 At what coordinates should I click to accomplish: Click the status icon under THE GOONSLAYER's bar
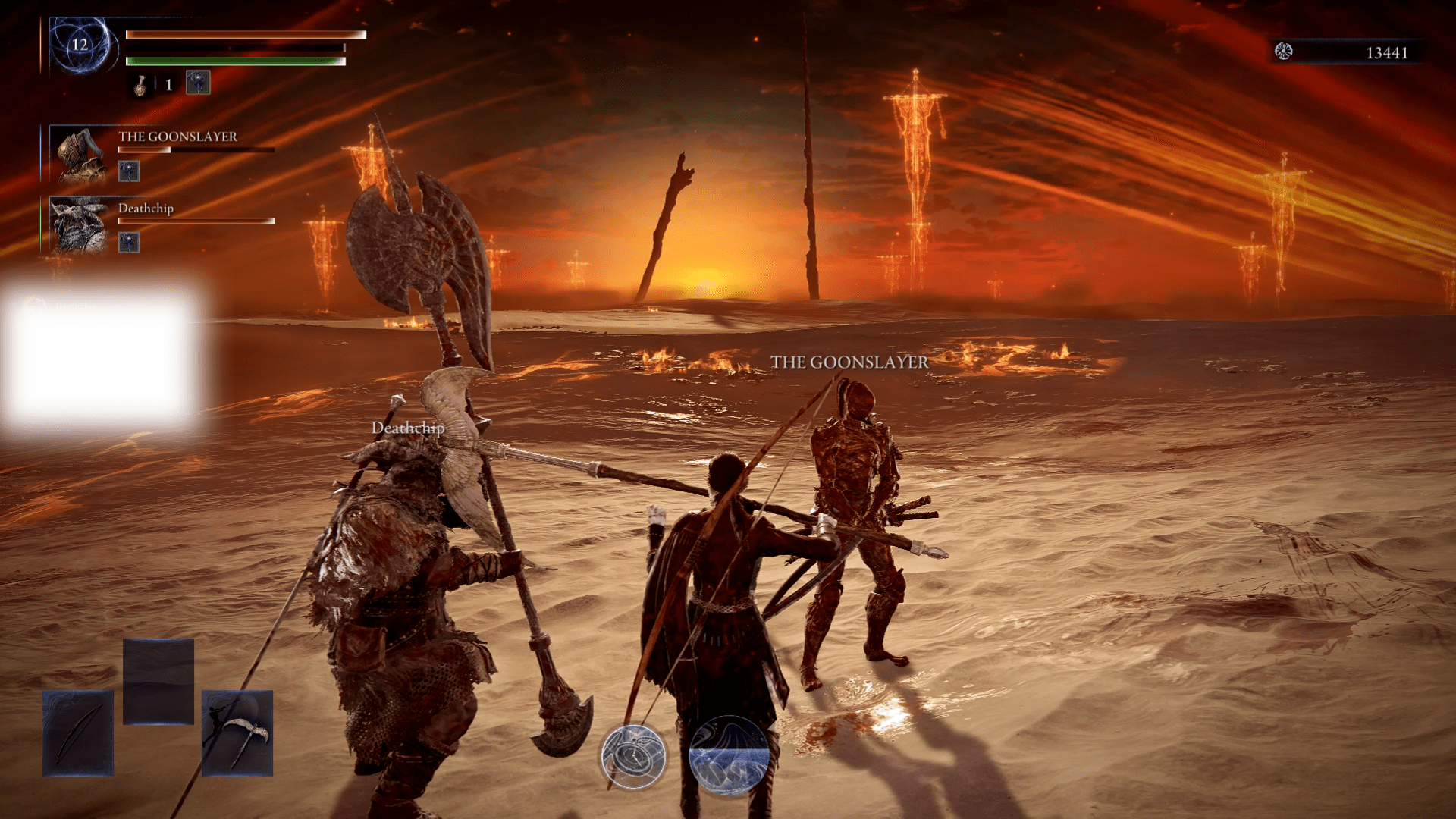[129, 171]
